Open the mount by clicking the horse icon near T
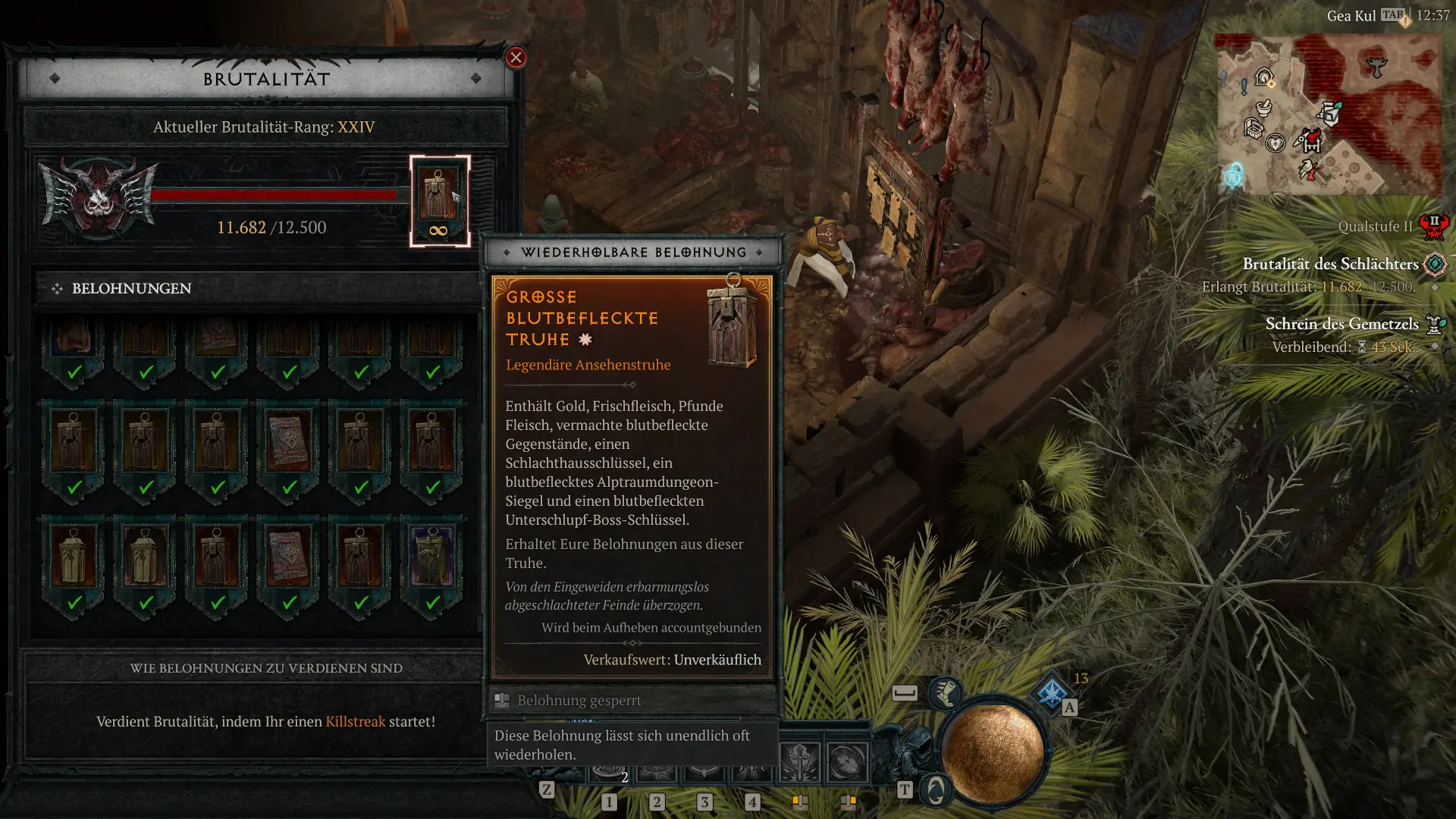1456x819 pixels. pyautogui.click(x=935, y=790)
